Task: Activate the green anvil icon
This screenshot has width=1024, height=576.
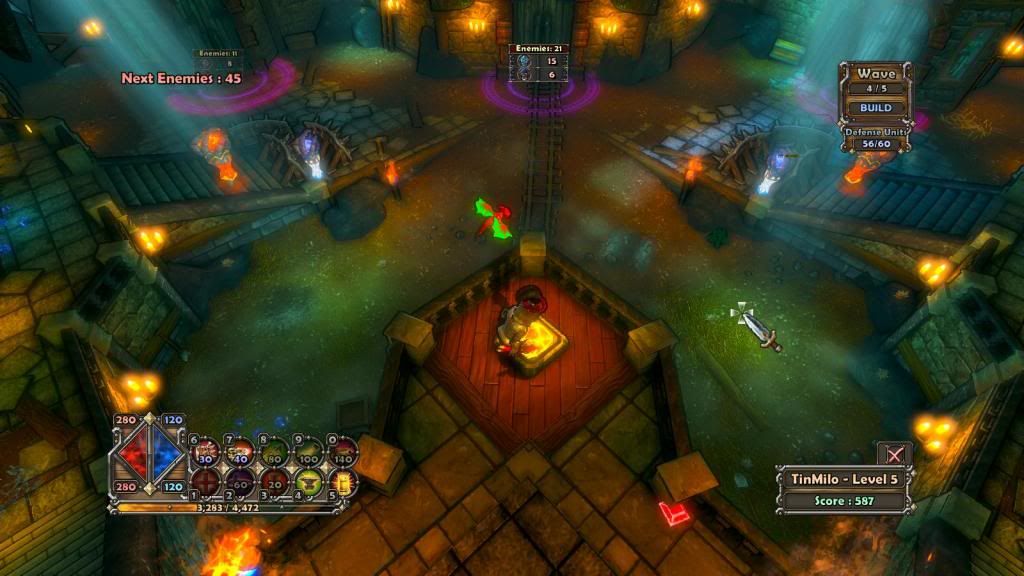Action: pos(308,483)
